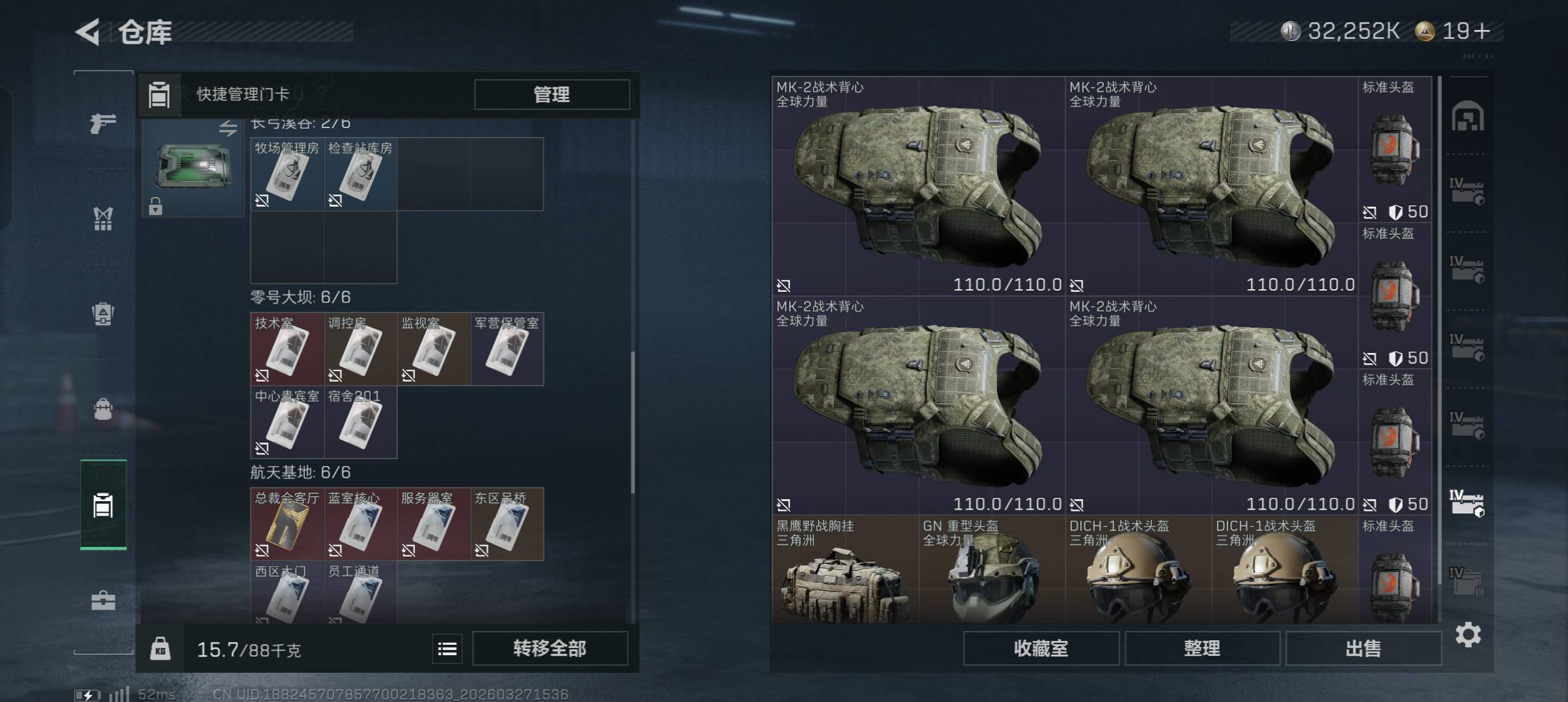1568x702 pixels.
Task: Pick the 军营保管室 keycard
Action: click(x=506, y=349)
